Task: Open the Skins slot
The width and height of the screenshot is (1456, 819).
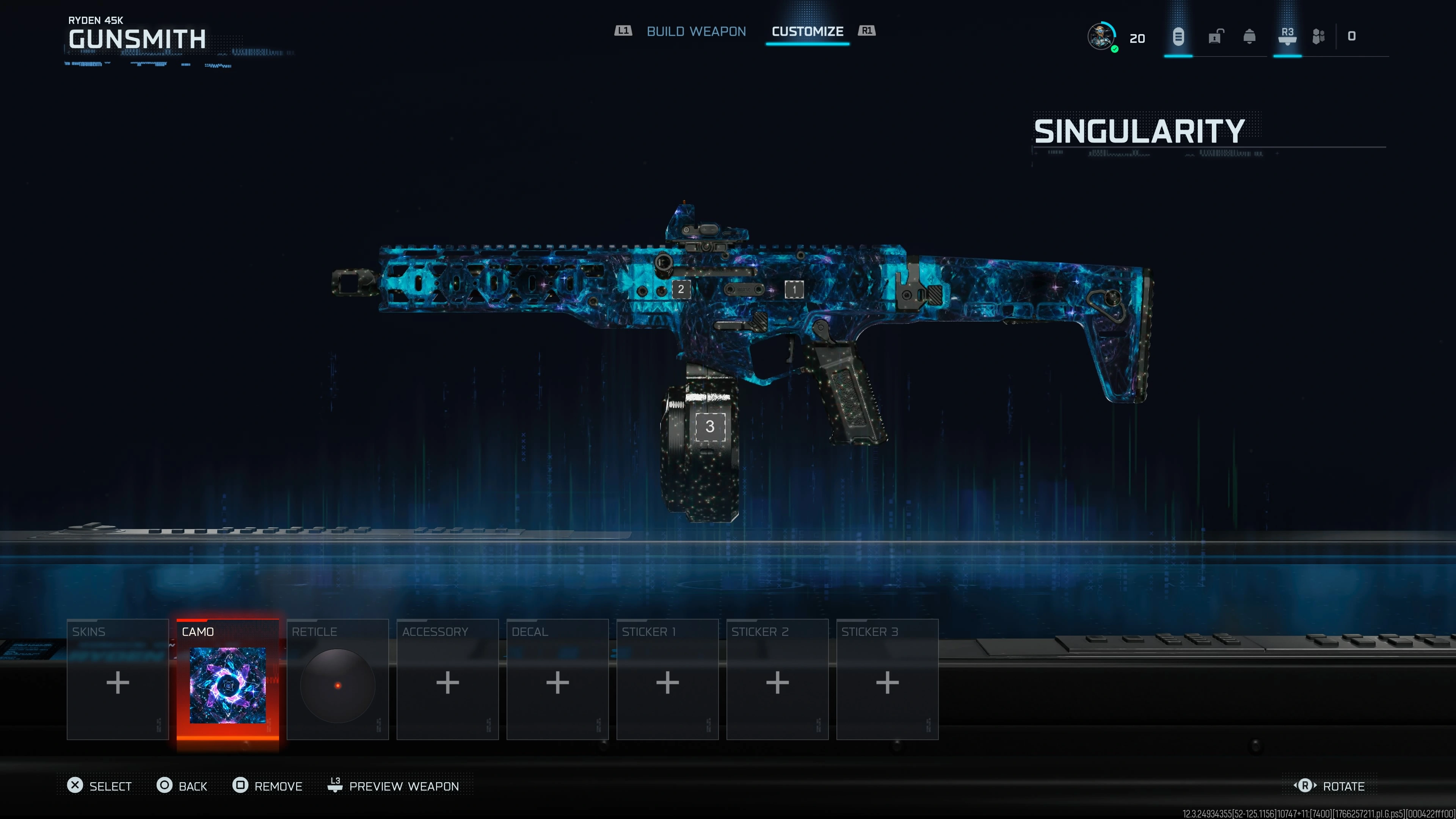Action: tap(117, 682)
